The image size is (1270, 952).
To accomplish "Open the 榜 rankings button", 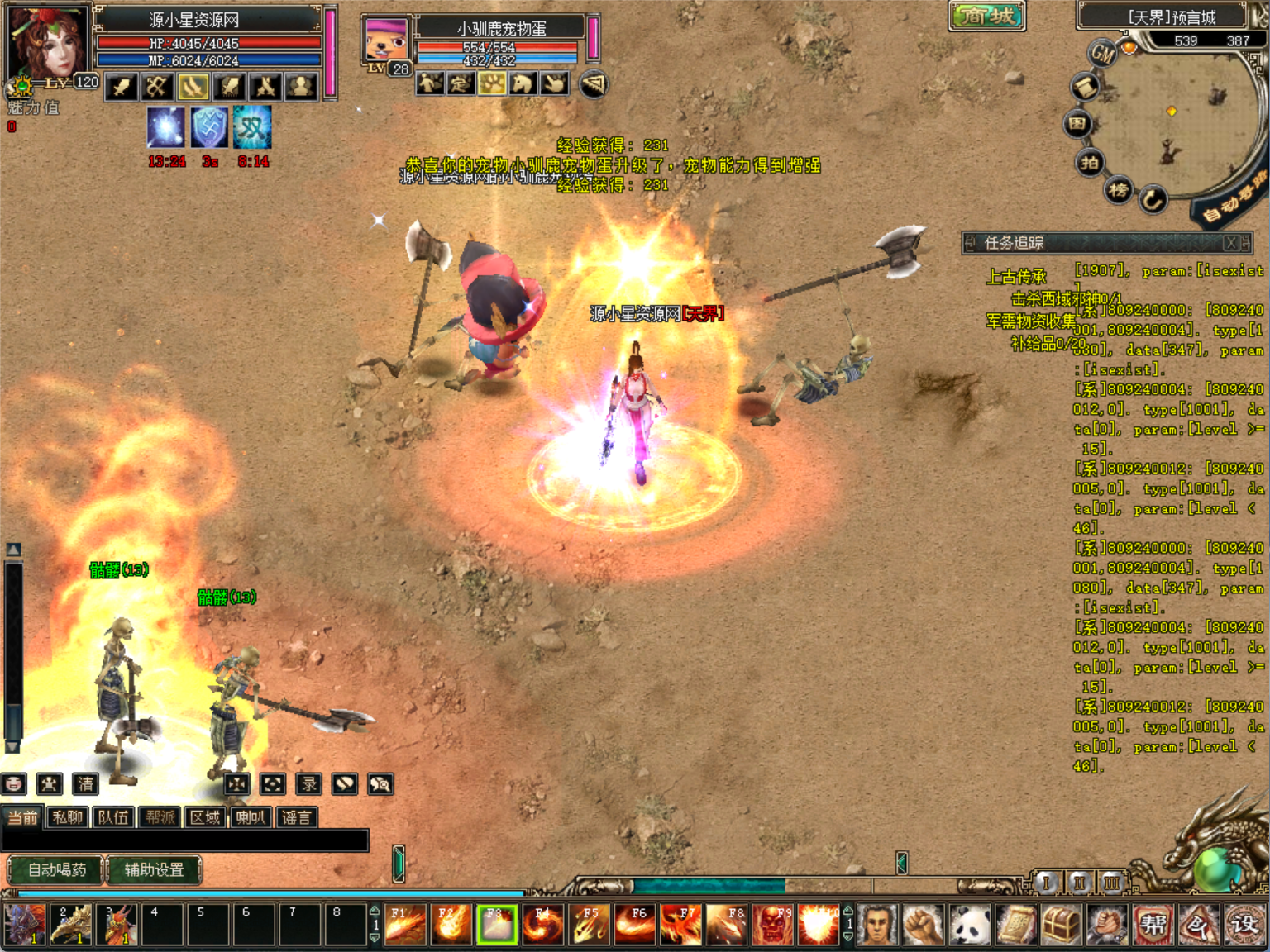I will (1119, 191).
